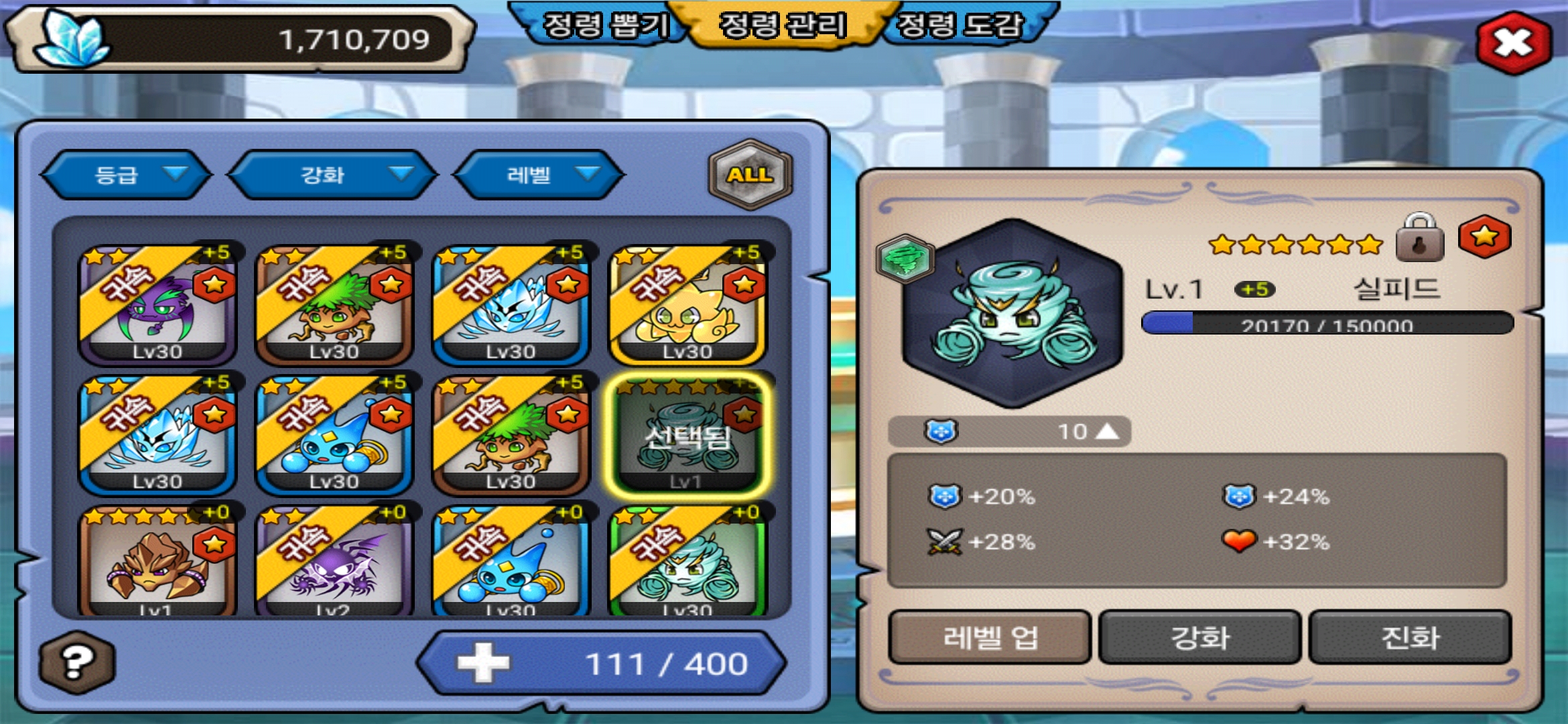Expand the skill level 10 arrow
The width and height of the screenshot is (1568, 724).
coord(1106,431)
